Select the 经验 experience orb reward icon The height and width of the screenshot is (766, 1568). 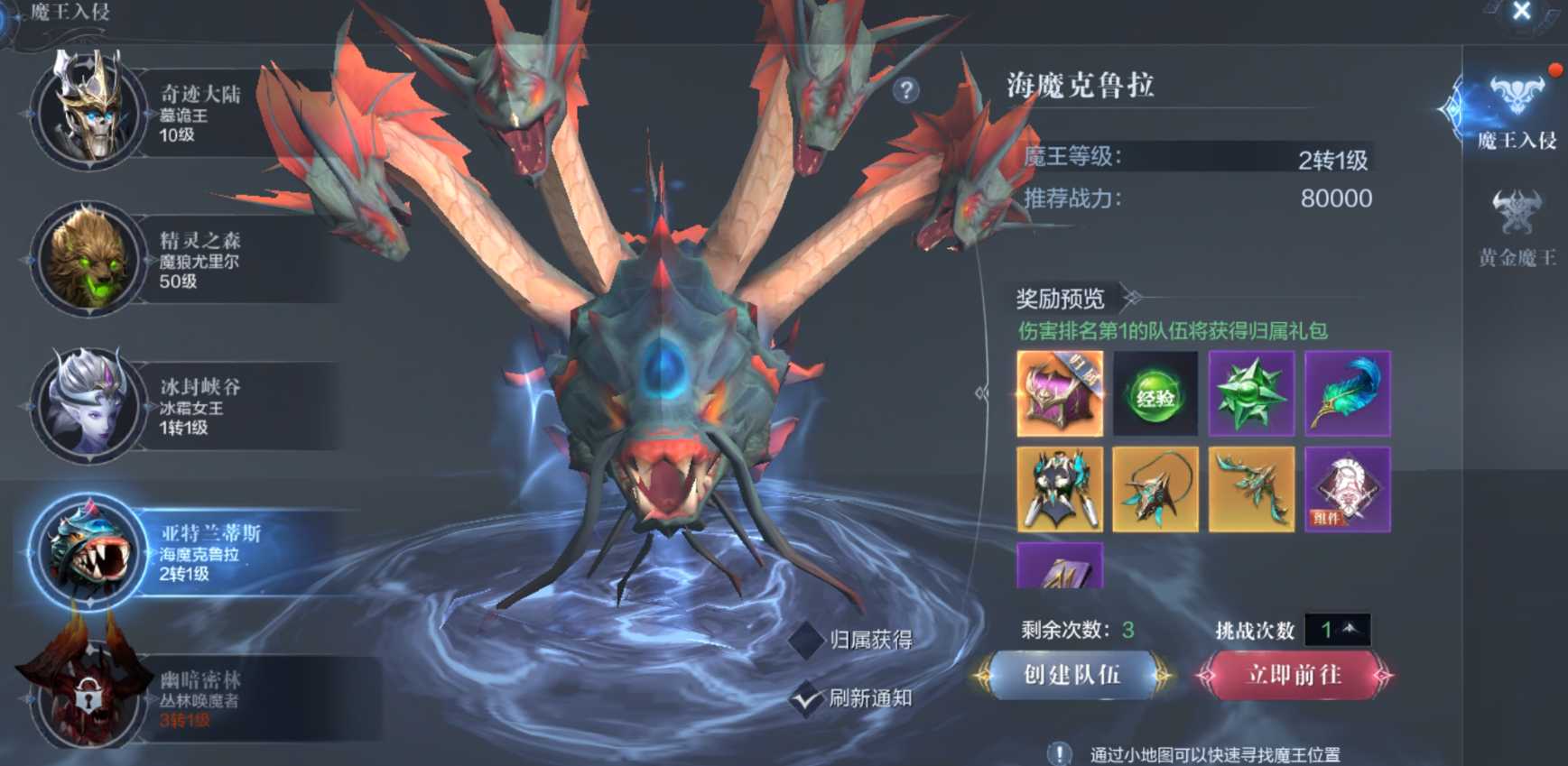[1156, 394]
